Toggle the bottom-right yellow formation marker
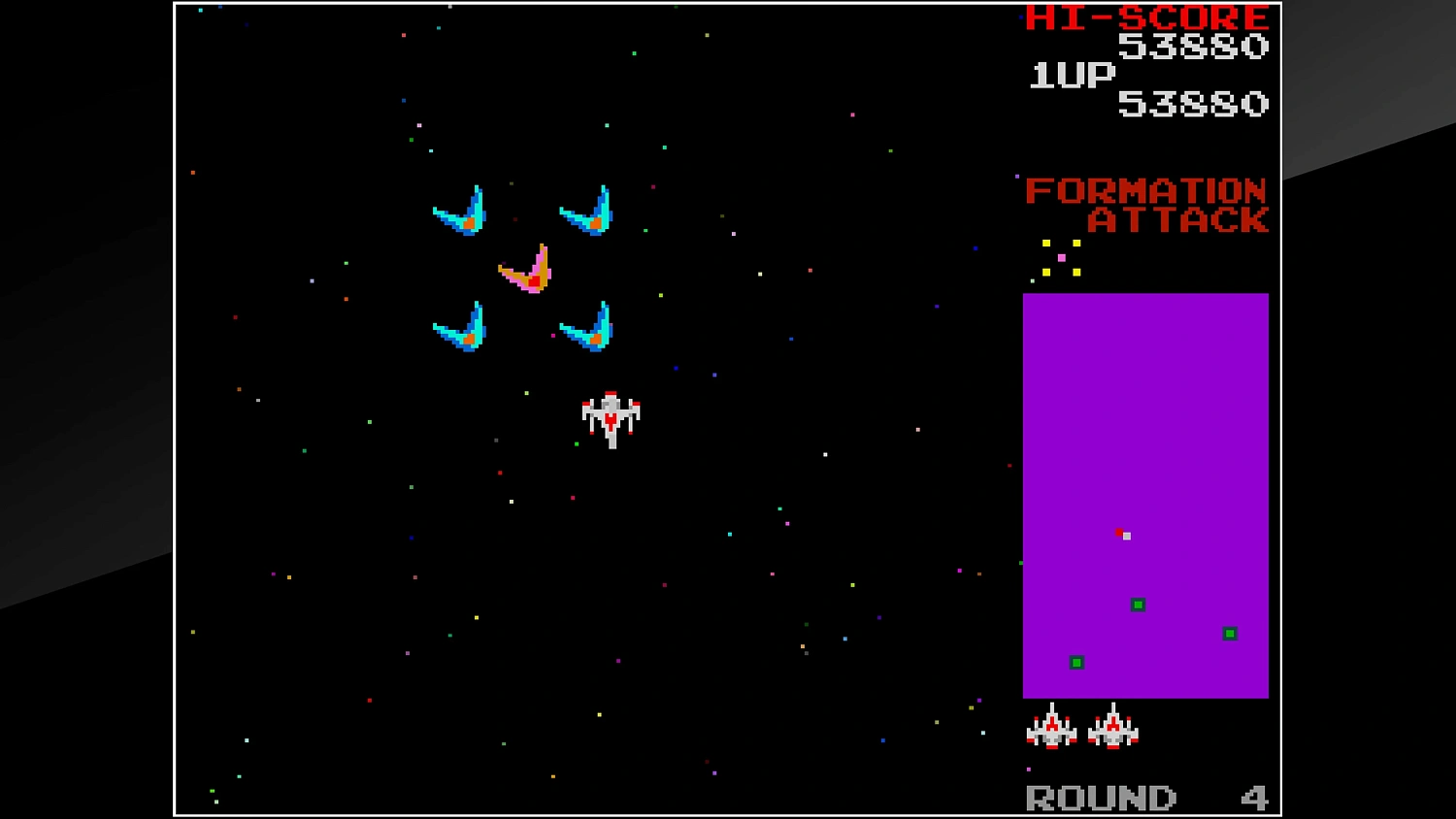The height and width of the screenshot is (819, 1456). [x=1075, y=272]
